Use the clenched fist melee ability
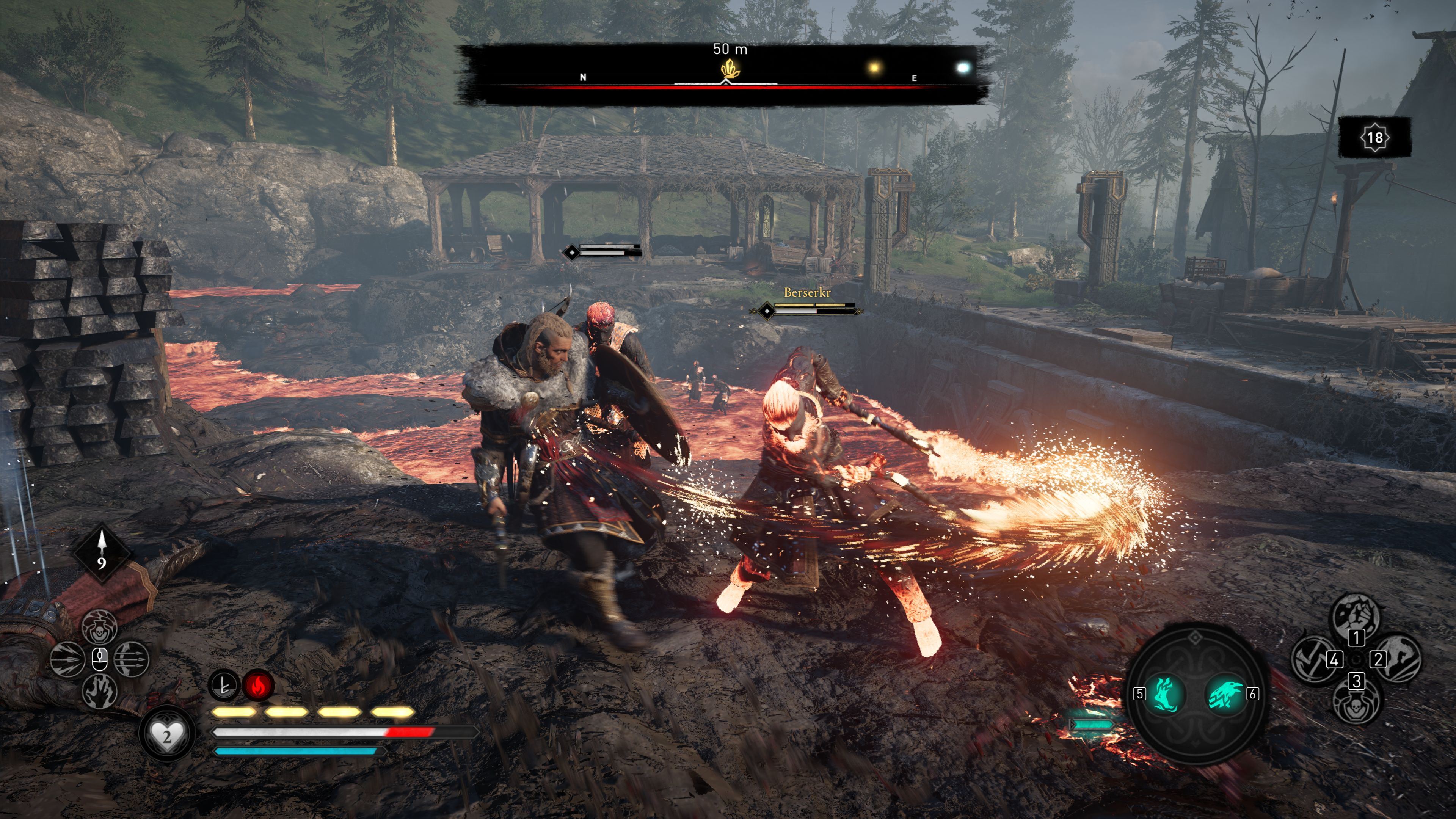This screenshot has width=1456, height=819. click(1357, 615)
